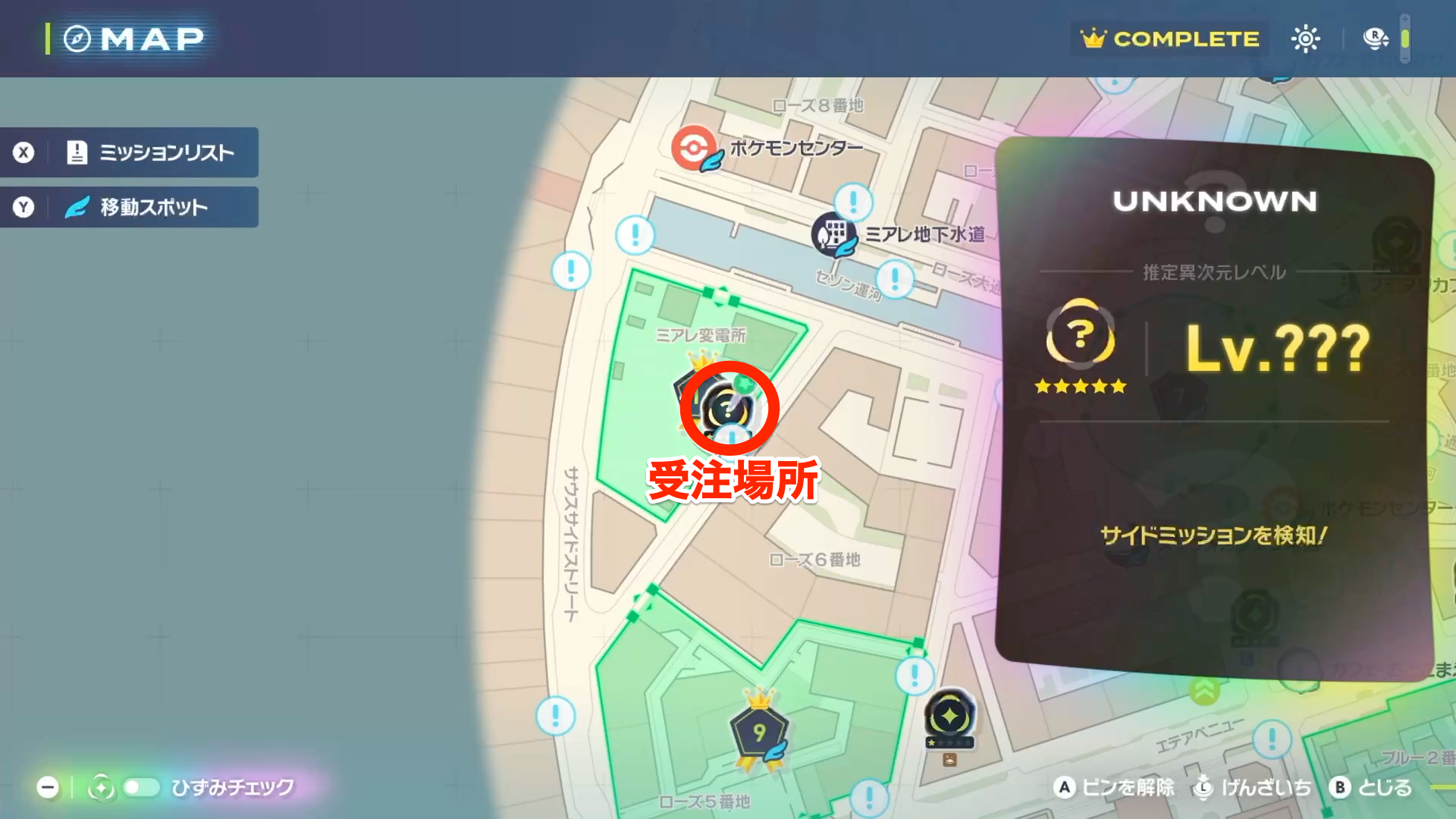Click the weather/sun icon in the top bar
Image resolution: width=1456 pixels, height=819 pixels.
tap(1306, 39)
